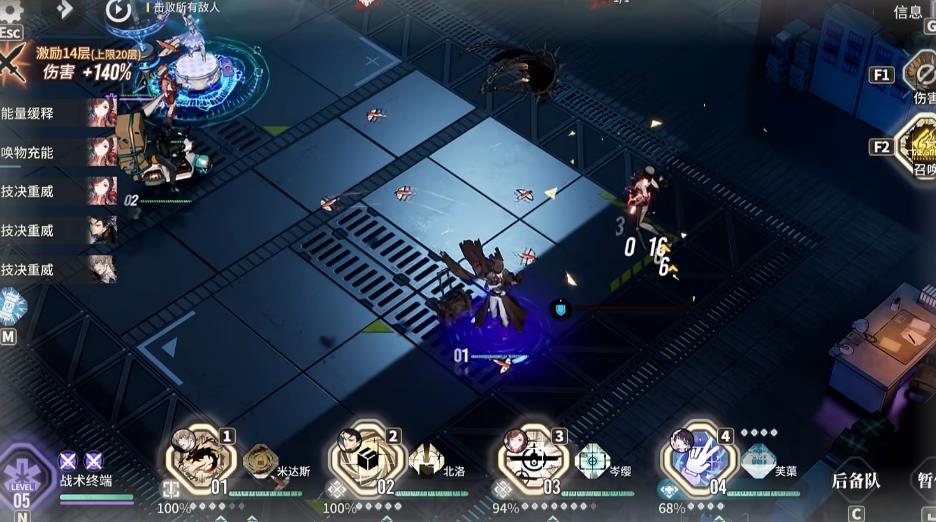Select unit 03 岑缨 portrait

pos(532,458)
